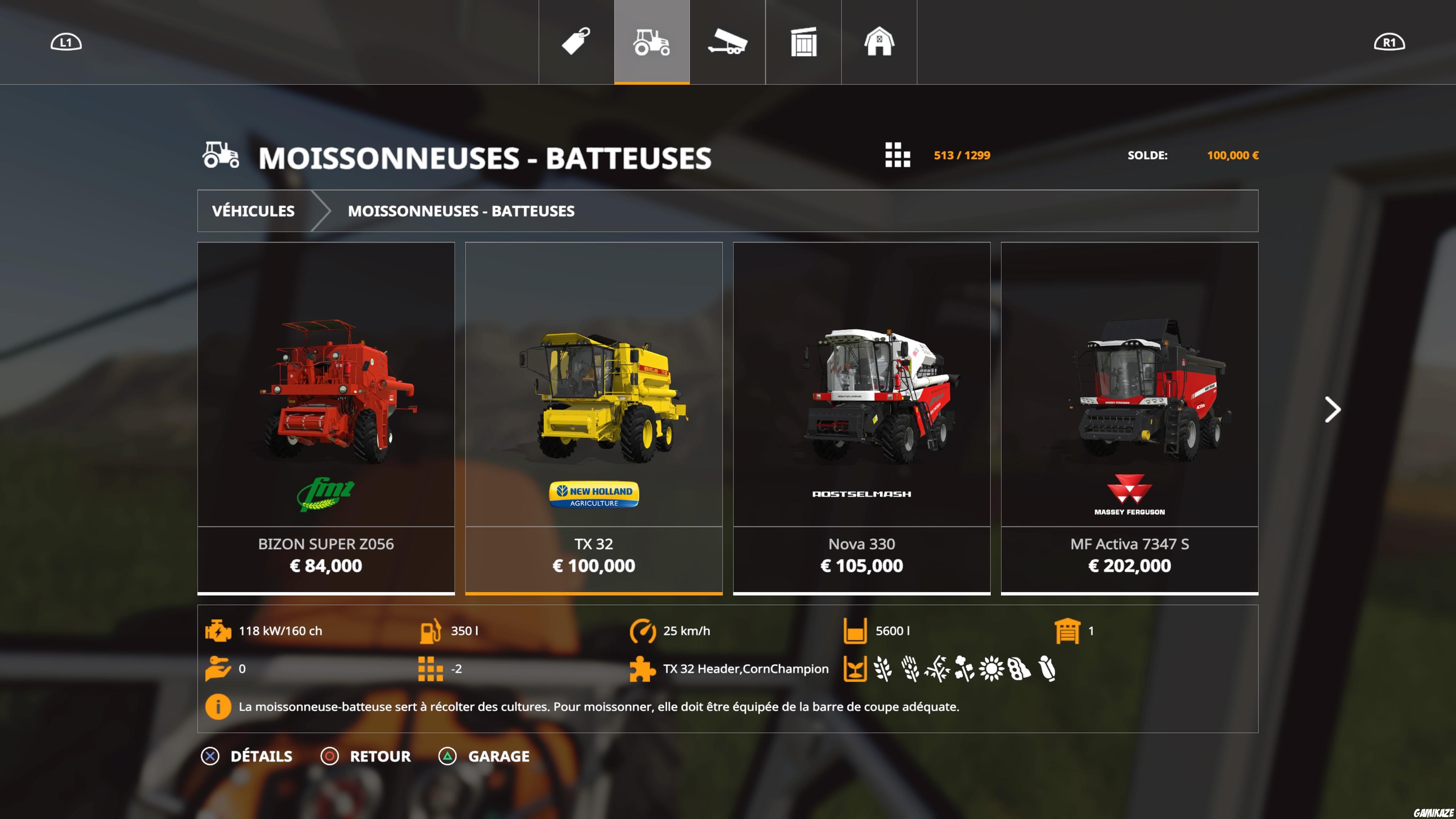Select the Nova 330 combine card
The height and width of the screenshot is (819, 1456).
[861, 418]
